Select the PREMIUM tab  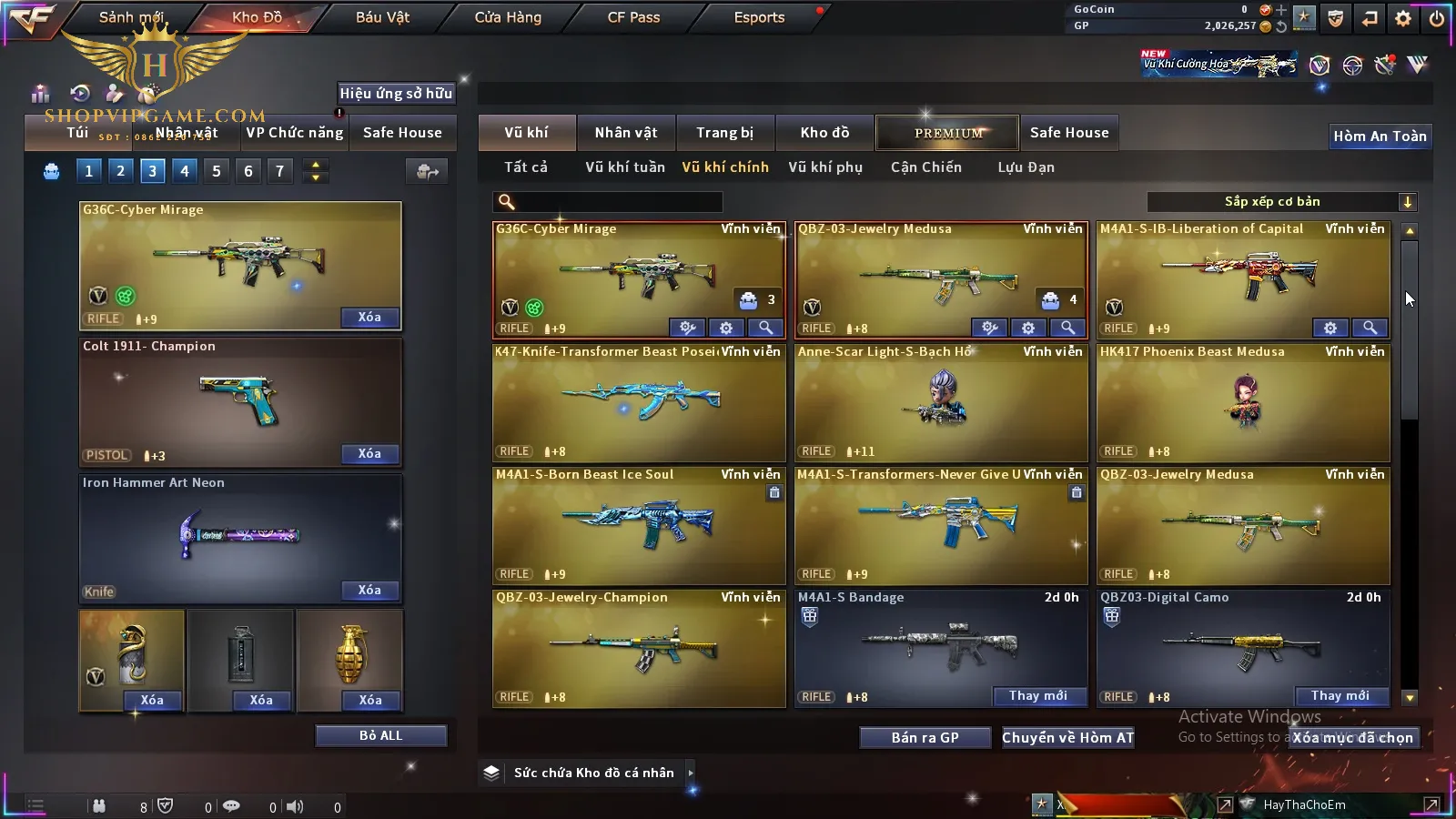(948, 133)
